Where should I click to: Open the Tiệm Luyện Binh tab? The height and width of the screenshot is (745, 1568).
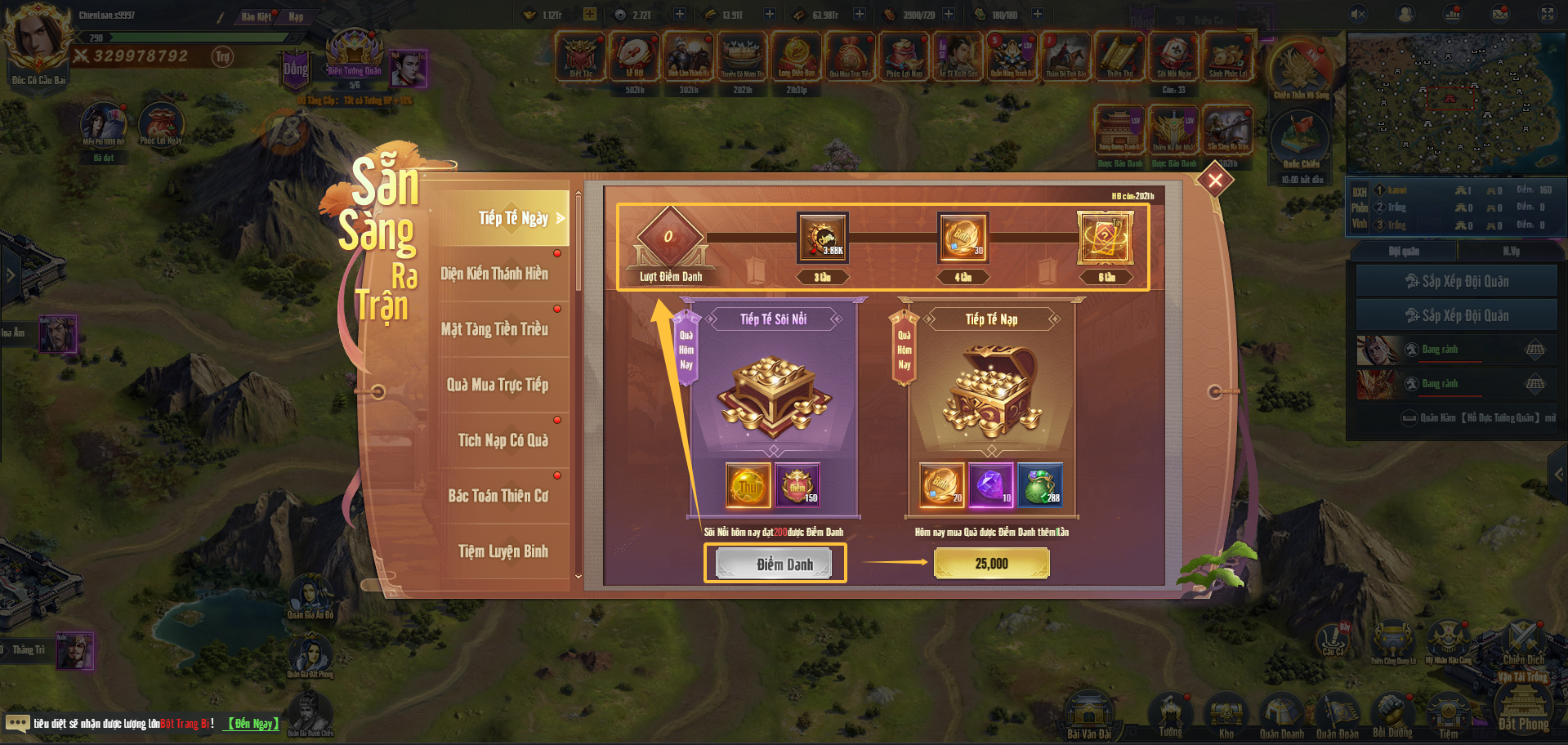coord(503,551)
